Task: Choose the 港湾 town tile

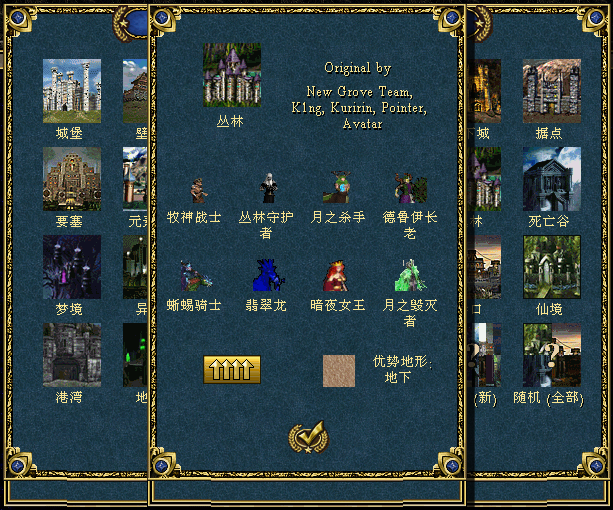Action: coord(72,355)
